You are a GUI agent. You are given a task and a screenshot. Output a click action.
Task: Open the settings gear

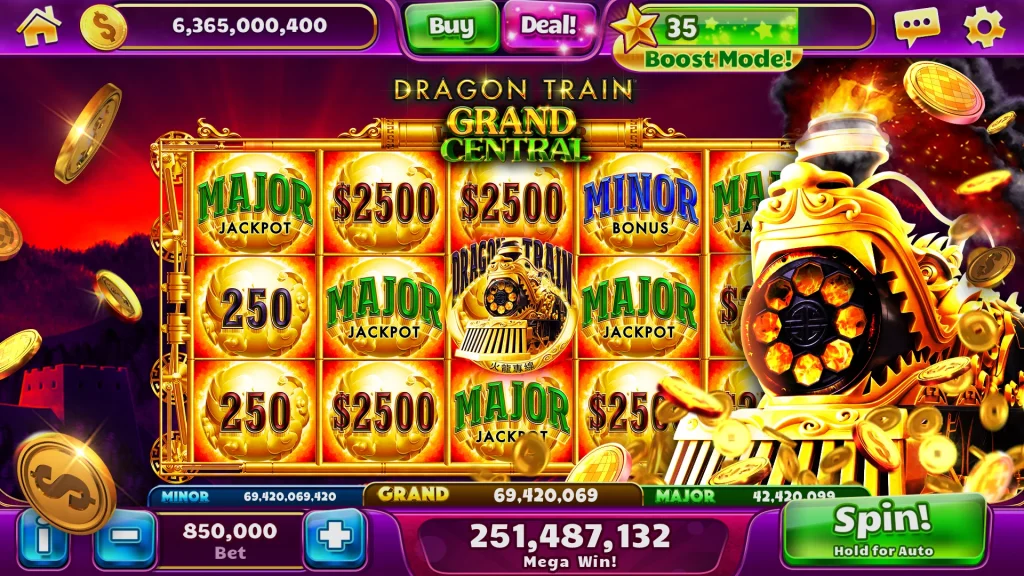984,27
